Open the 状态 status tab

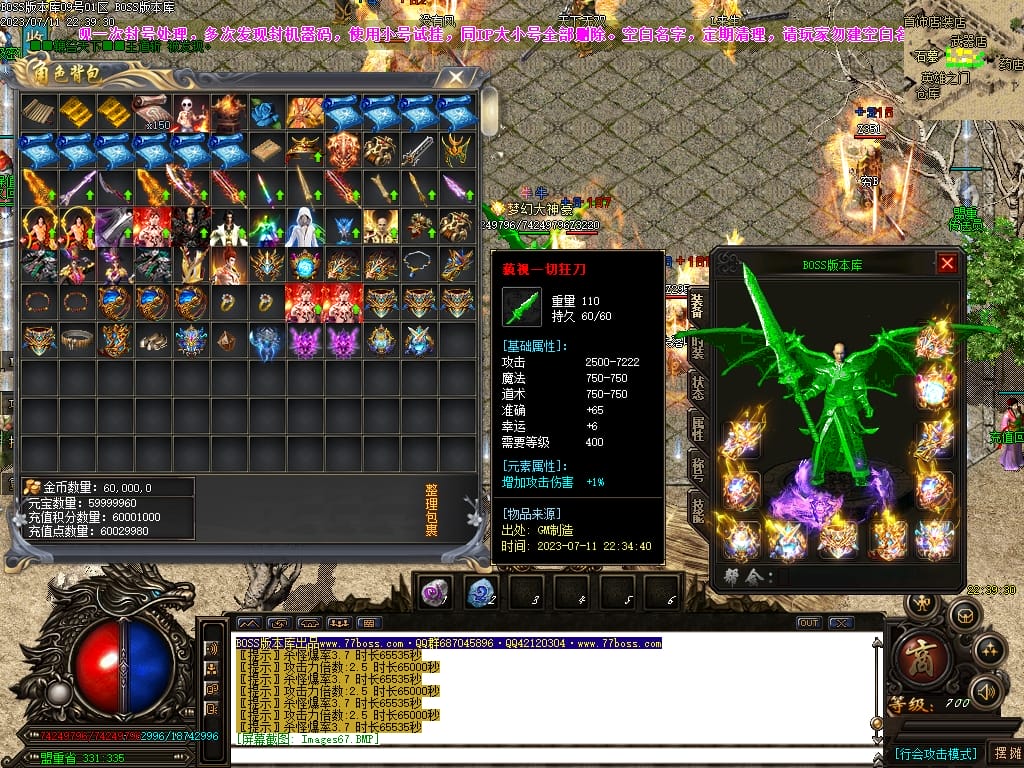[x=697, y=388]
